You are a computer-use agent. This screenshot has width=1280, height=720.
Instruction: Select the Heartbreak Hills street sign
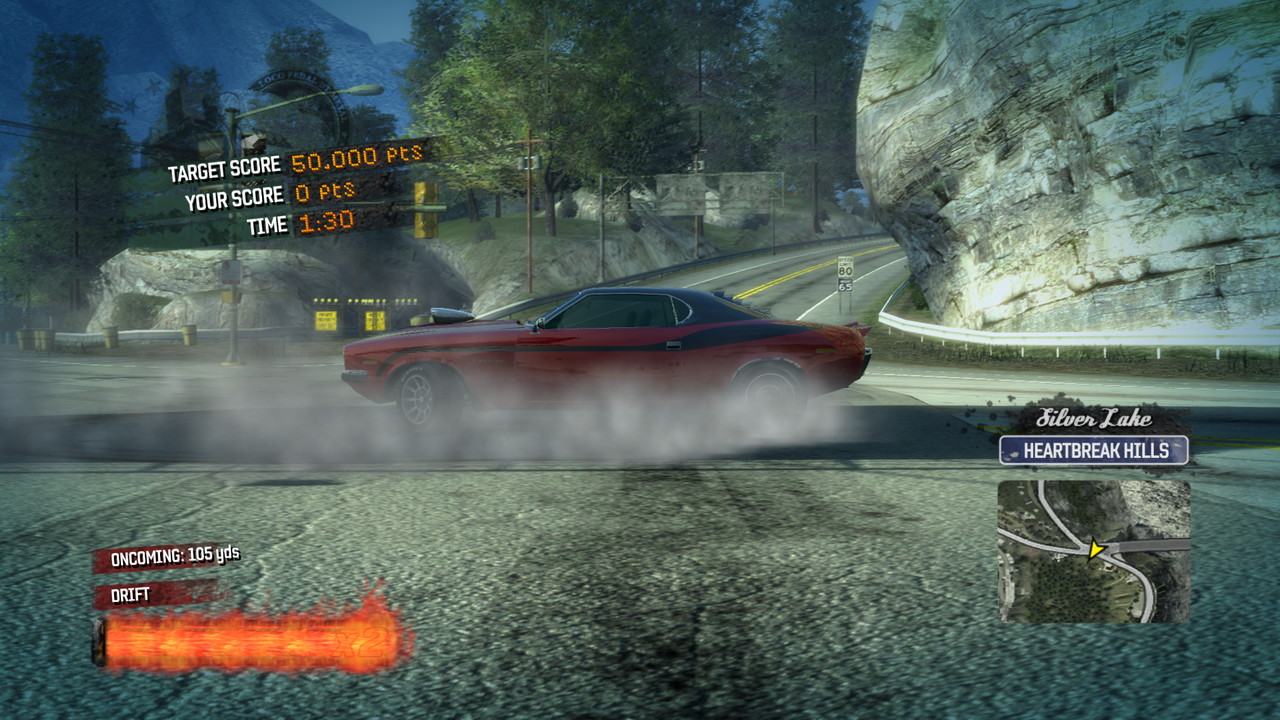[x=1094, y=450]
